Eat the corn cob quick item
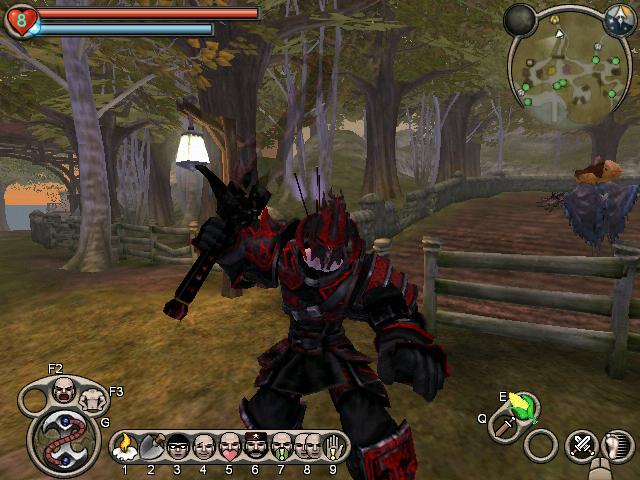 (x=521, y=406)
